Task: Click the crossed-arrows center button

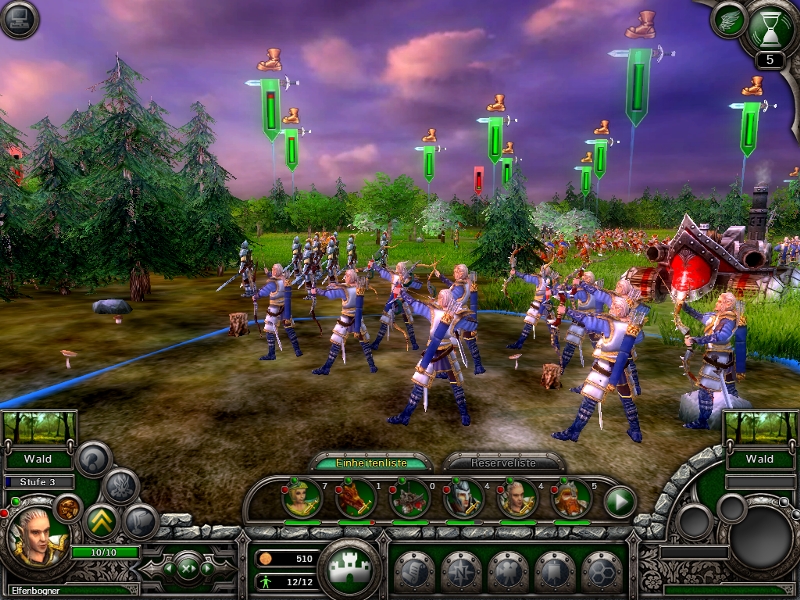Action: click(189, 568)
